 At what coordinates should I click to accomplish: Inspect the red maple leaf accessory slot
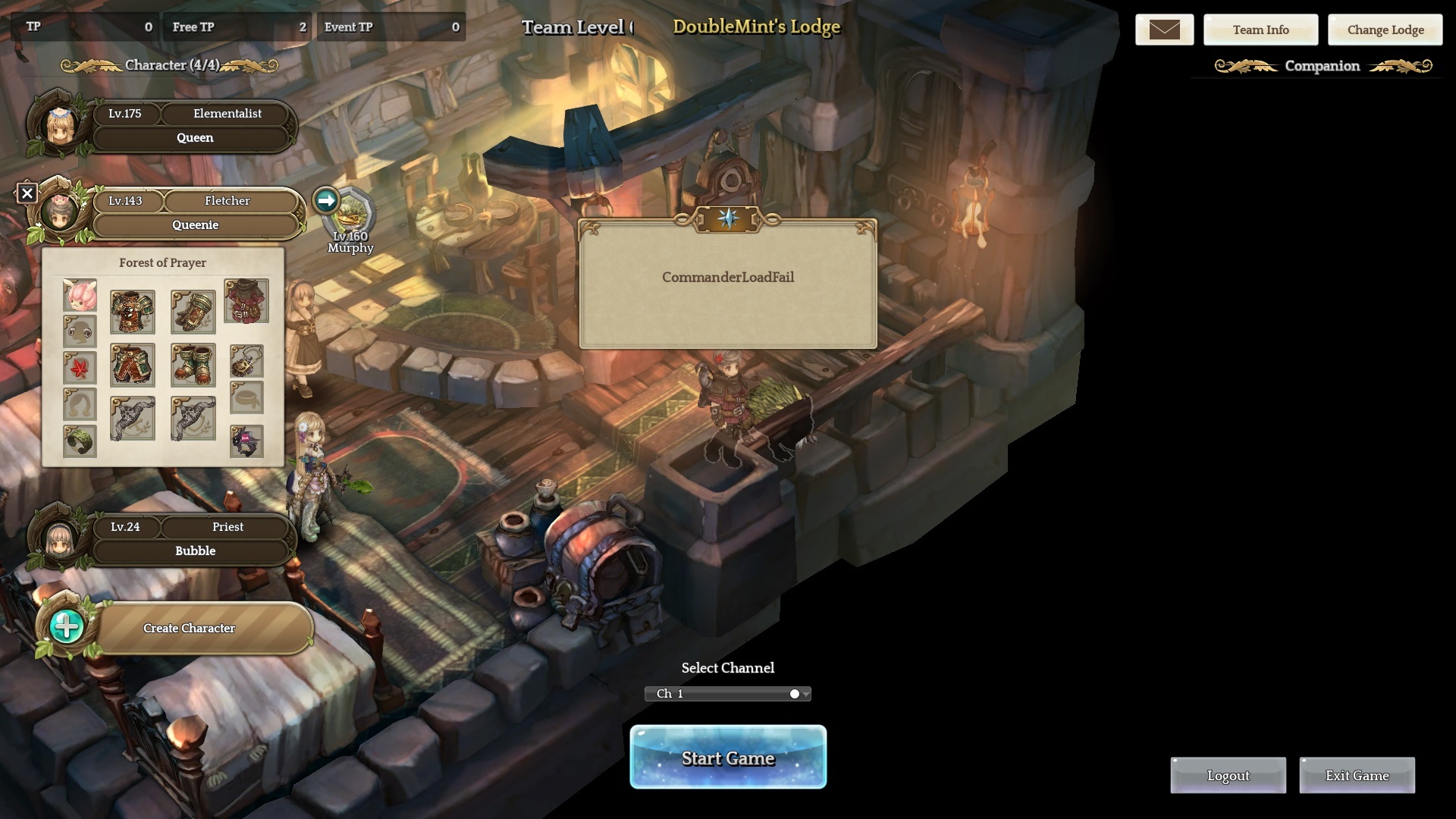tap(80, 367)
